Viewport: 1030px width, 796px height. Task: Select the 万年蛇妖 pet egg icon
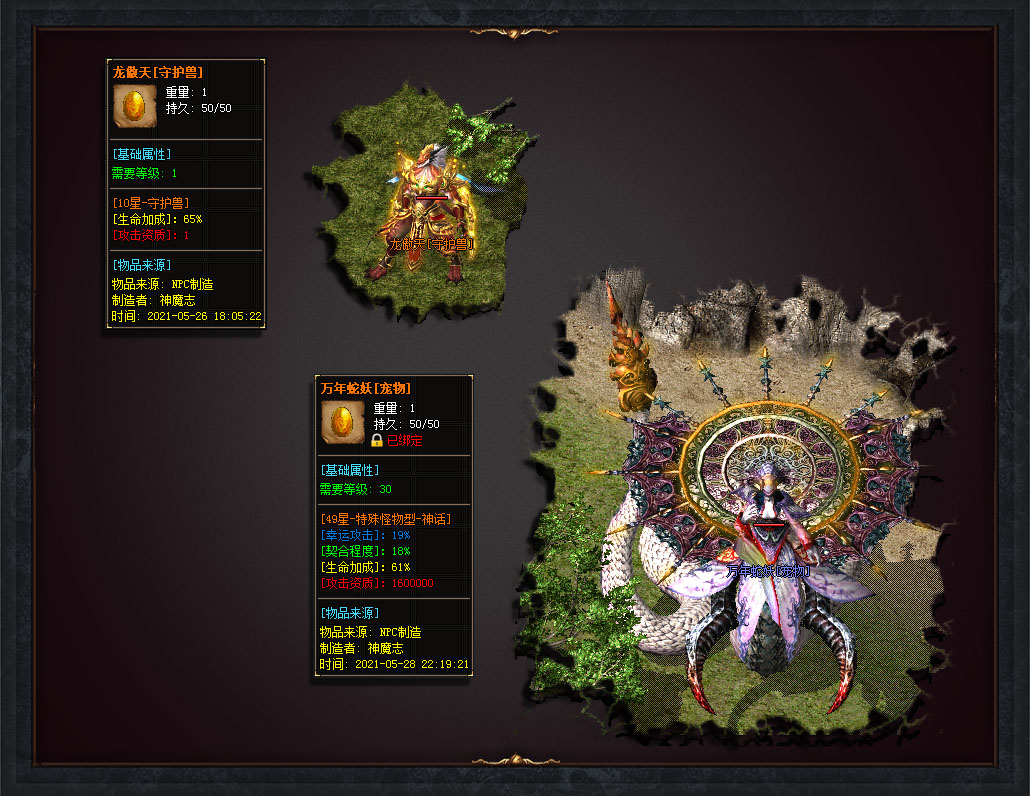(x=342, y=421)
